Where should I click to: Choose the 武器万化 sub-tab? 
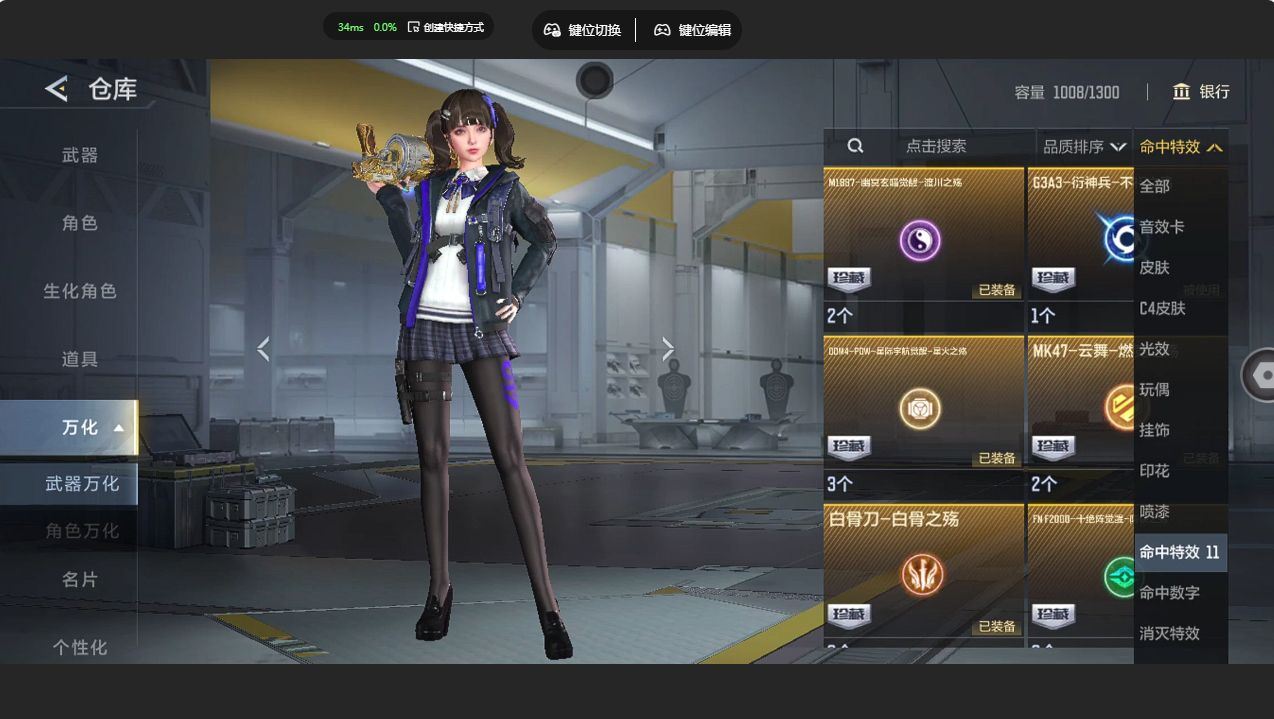tap(82, 484)
